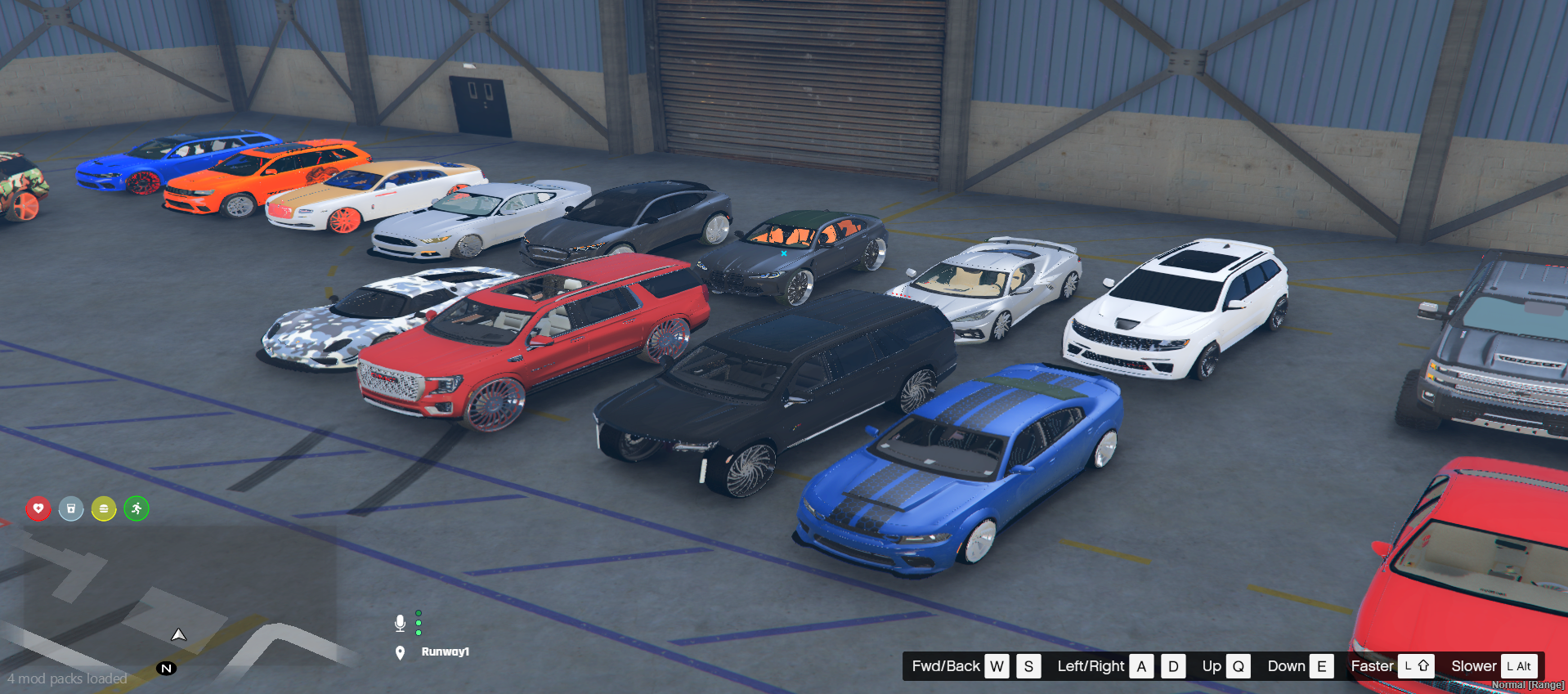
Task: Click the white microphone voice icon
Action: 400,622
